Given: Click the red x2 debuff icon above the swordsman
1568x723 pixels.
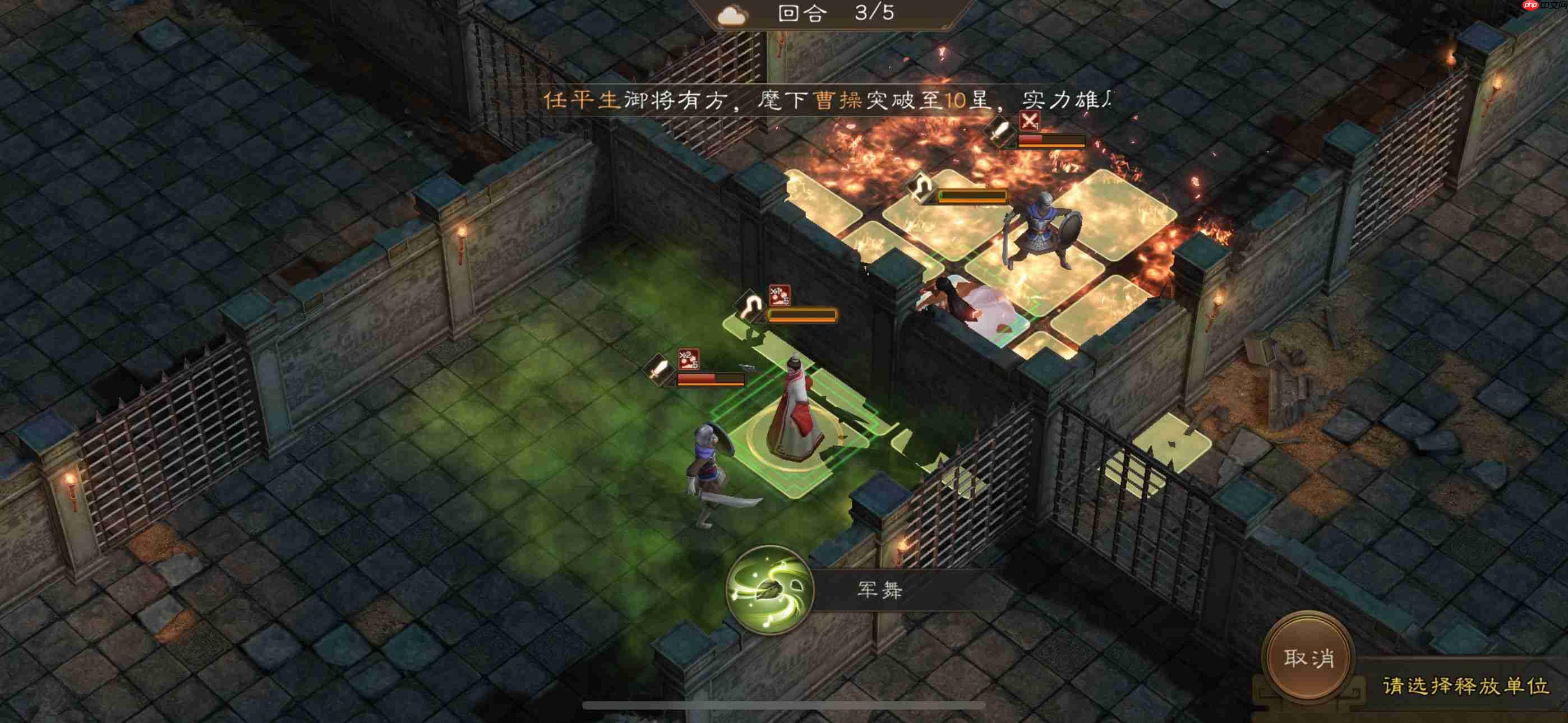Looking at the screenshot, I should [x=689, y=360].
